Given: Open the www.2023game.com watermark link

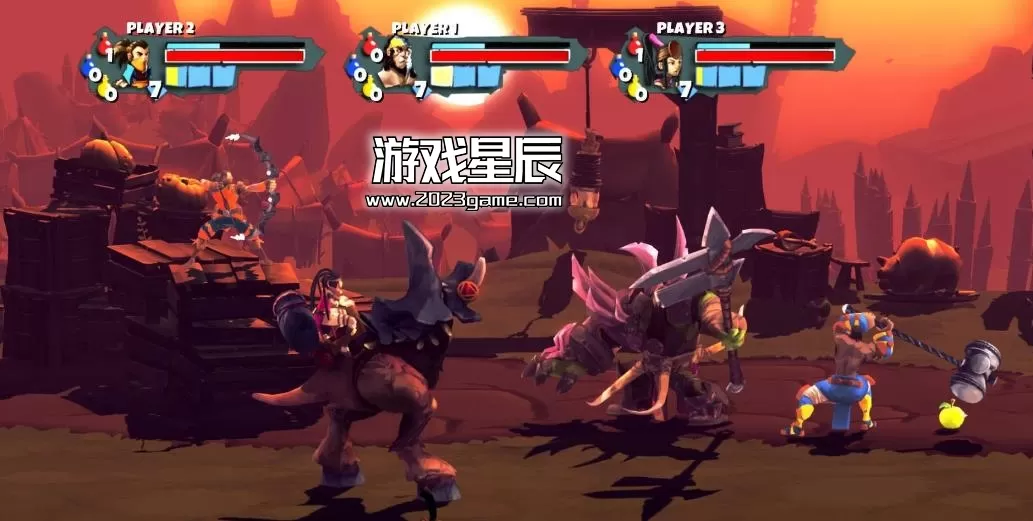Looking at the screenshot, I should tap(465, 199).
